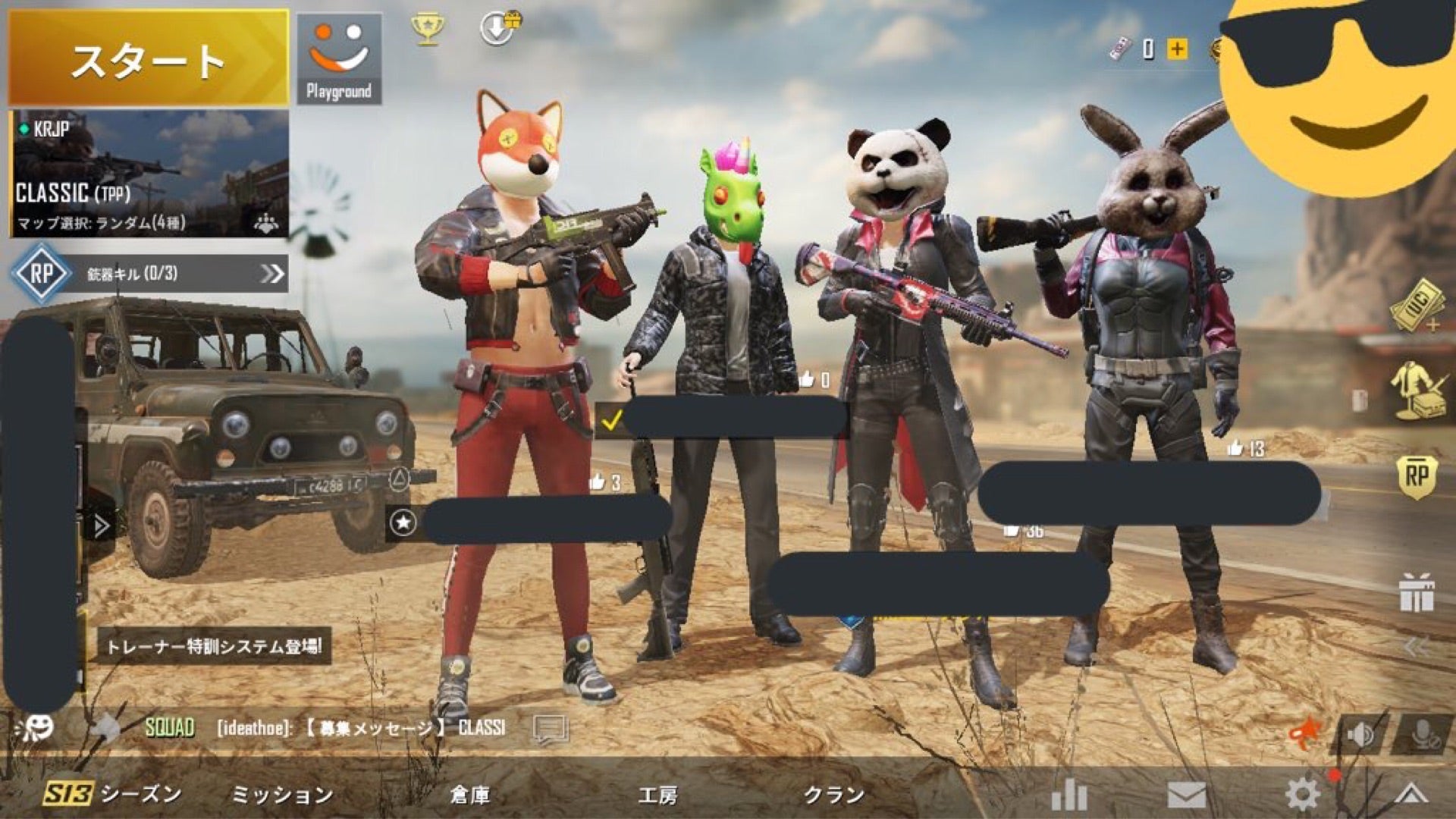This screenshot has width=1456, height=819.
Task: Open the gift box icon
Action: [x=1417, y=592]
